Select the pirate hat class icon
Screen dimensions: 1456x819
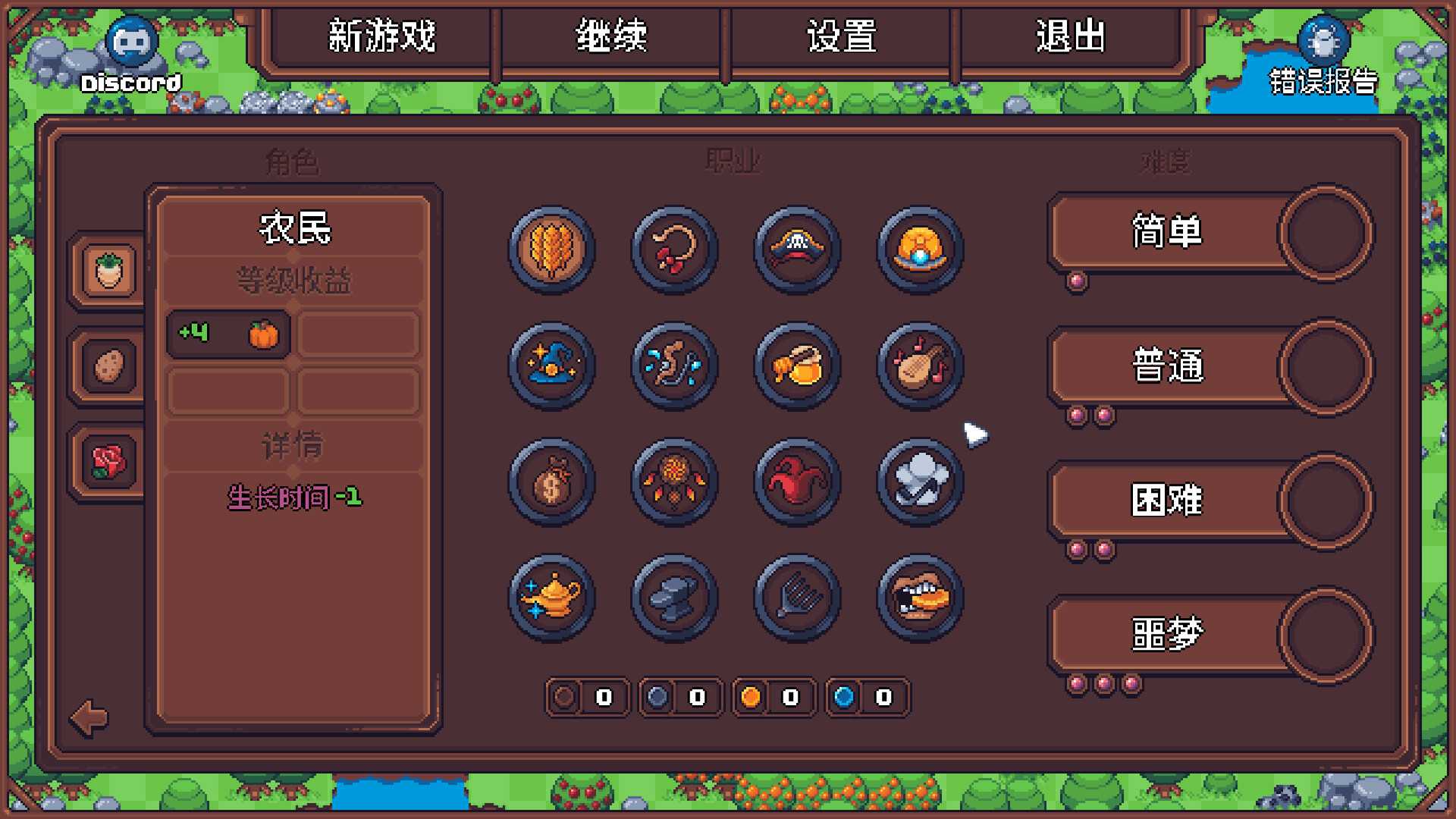[796, 250]
